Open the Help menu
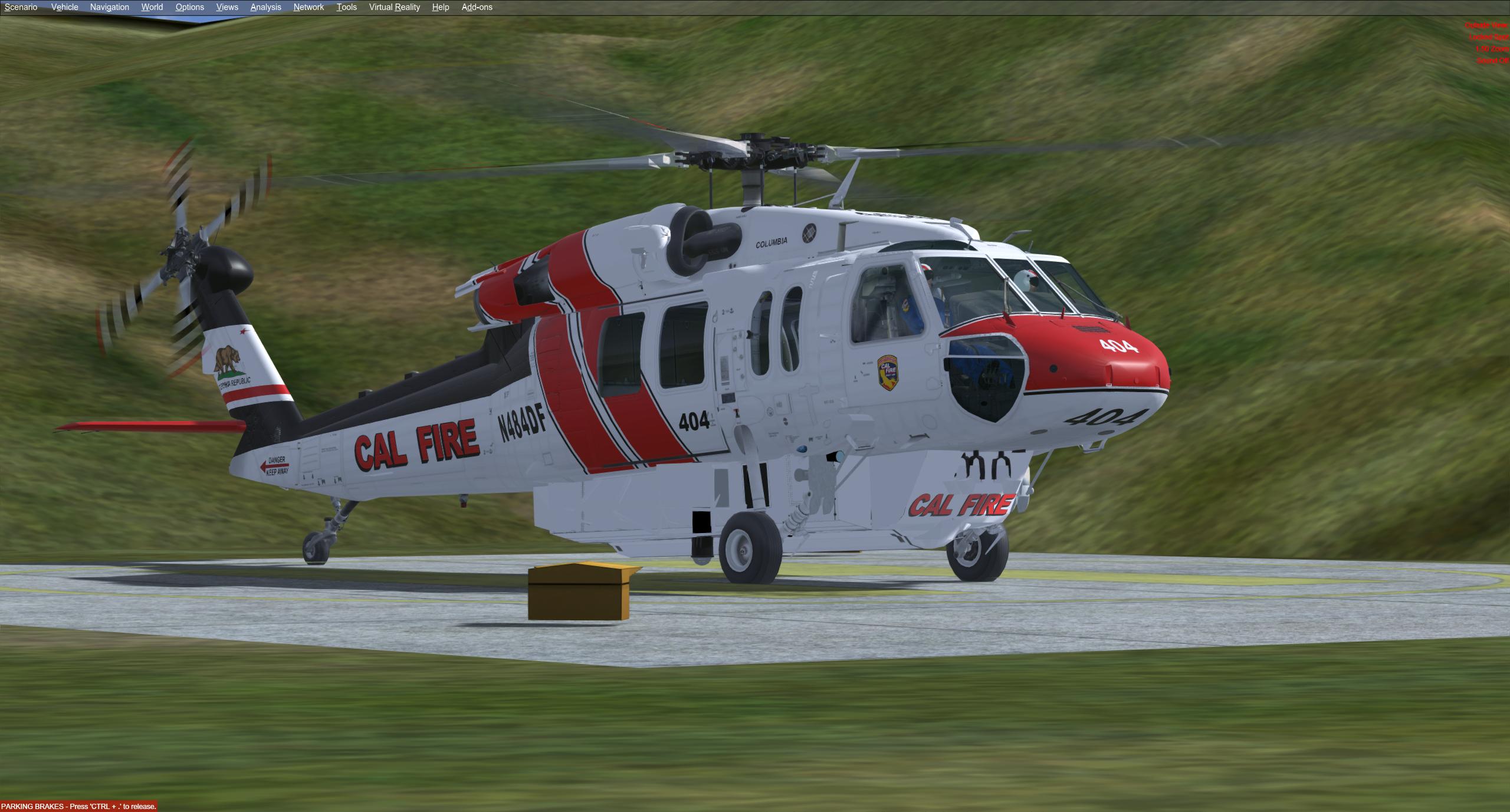This screenshot has height=812, width=1510. 441,7
